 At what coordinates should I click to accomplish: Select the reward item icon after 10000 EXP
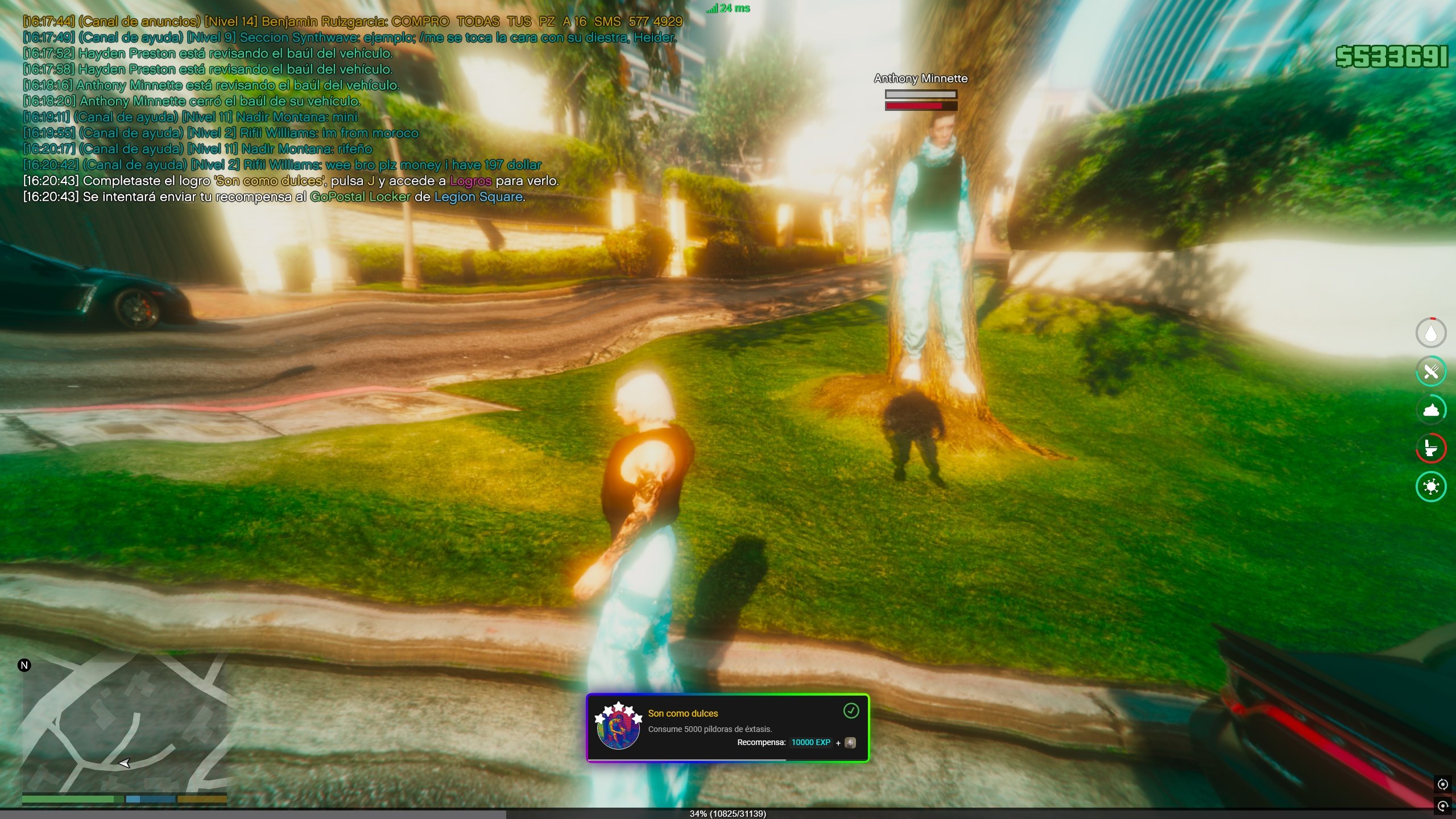click(850, 743)
